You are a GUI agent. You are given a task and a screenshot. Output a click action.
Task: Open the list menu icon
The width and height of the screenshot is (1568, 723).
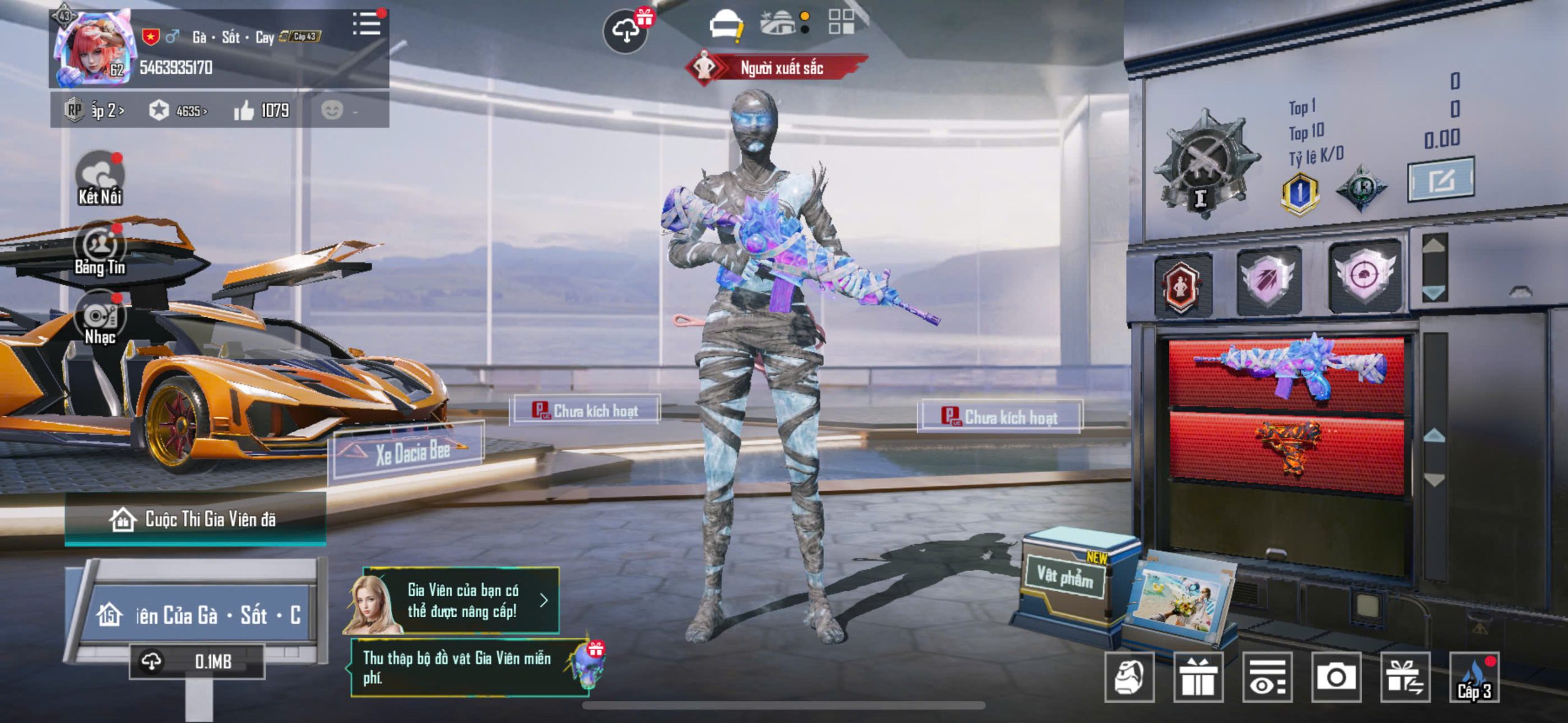[x=366, y=24]
